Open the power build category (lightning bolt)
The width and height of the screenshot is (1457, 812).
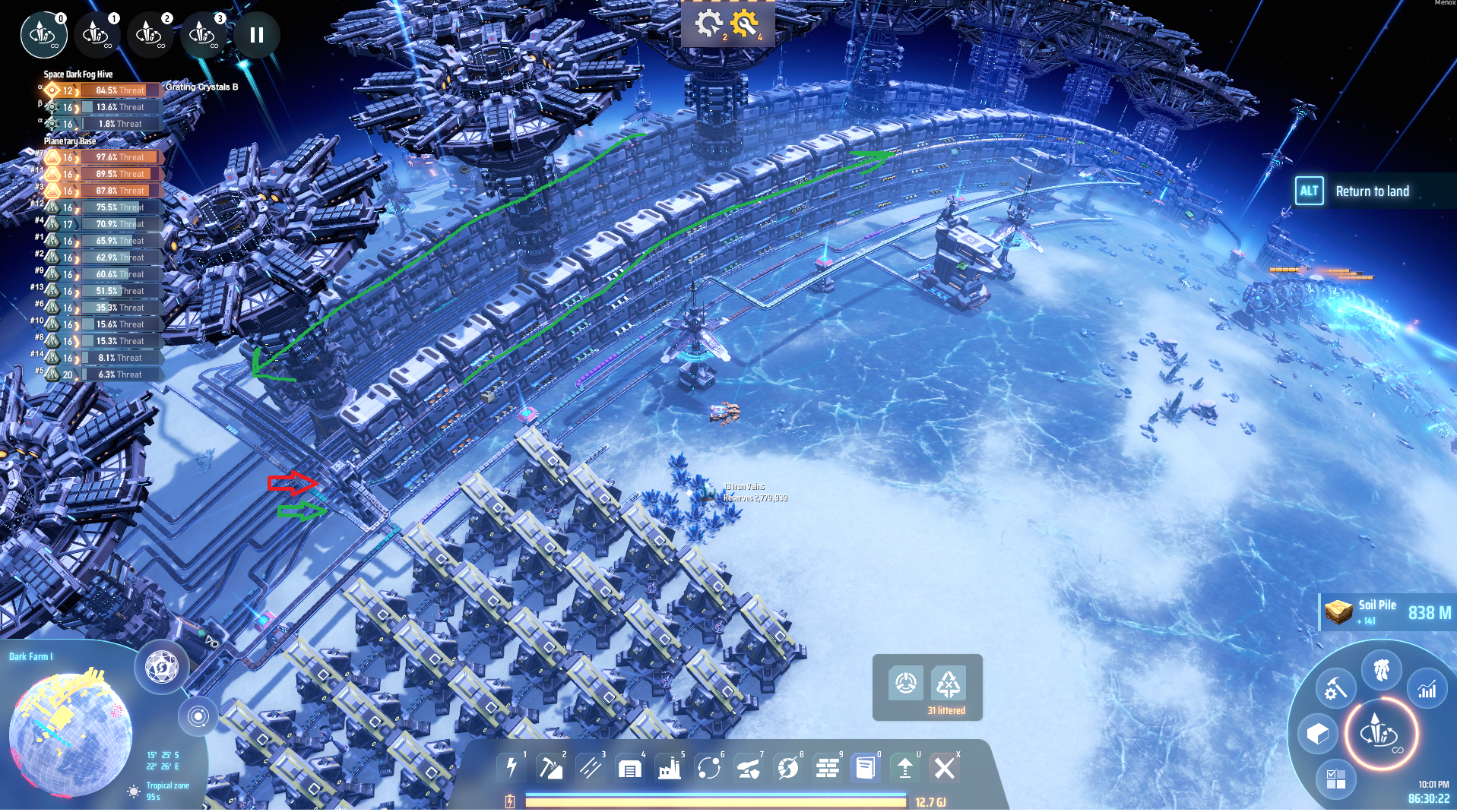click(x=512, y=768)
